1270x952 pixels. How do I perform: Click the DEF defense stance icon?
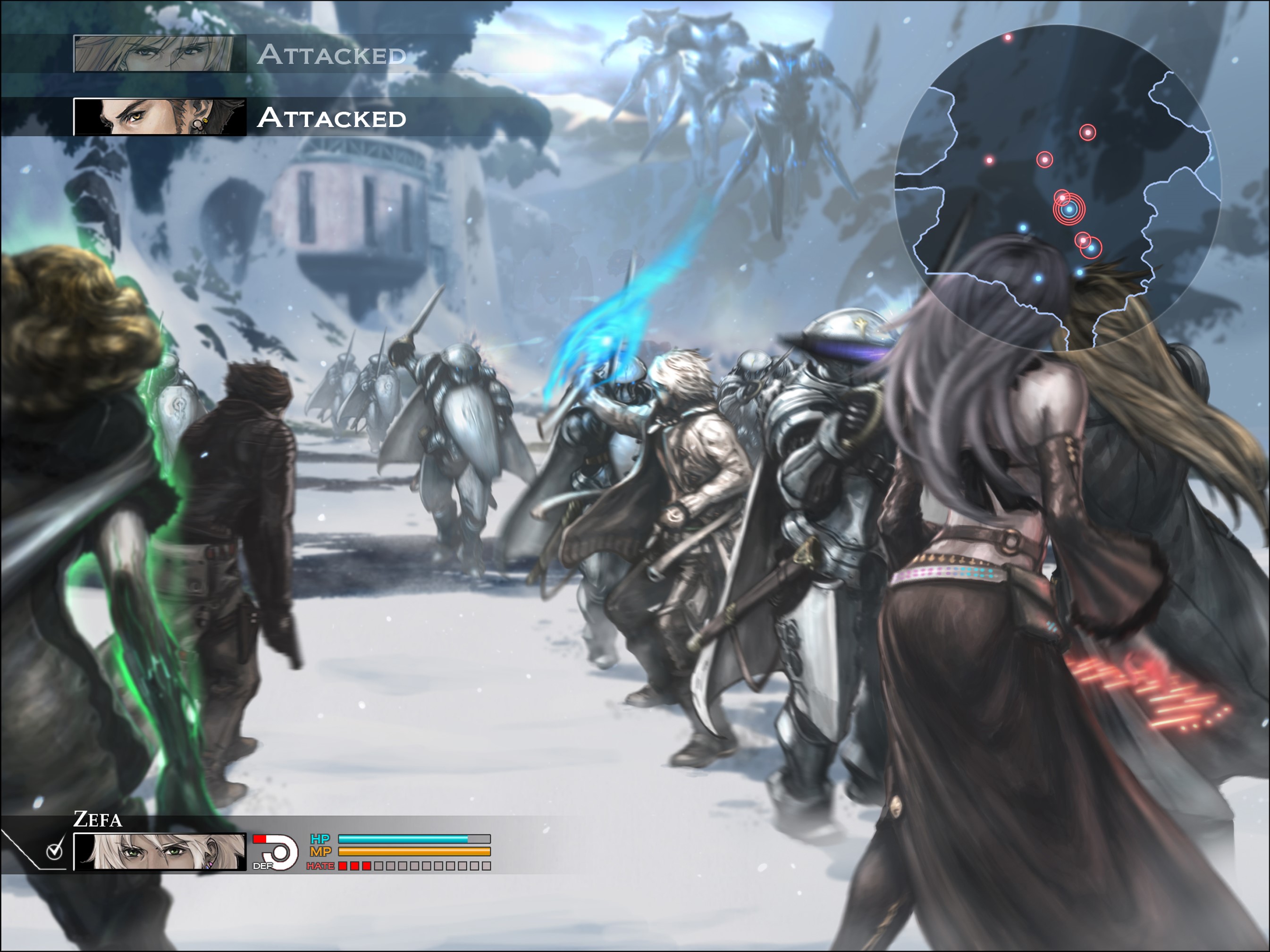coord(276,852)
